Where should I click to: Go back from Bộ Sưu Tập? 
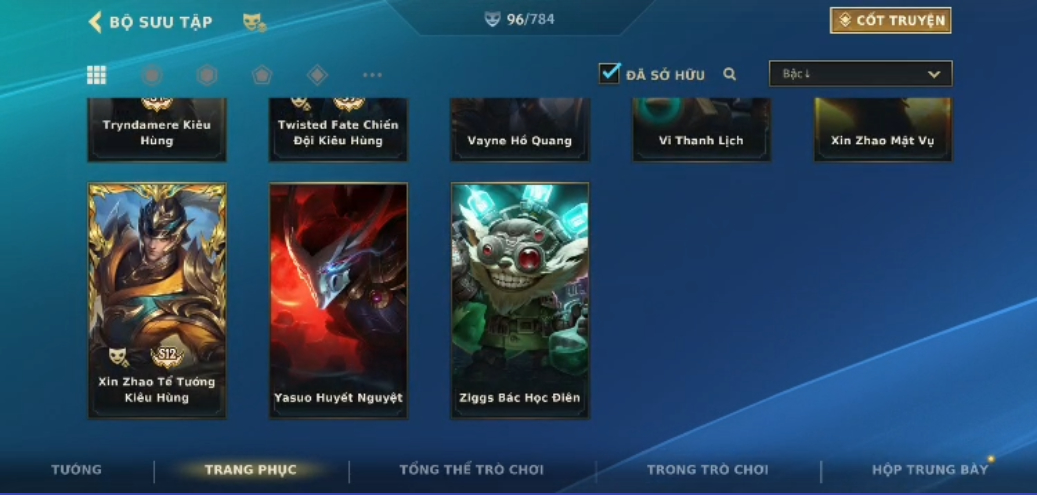point(96,22)
